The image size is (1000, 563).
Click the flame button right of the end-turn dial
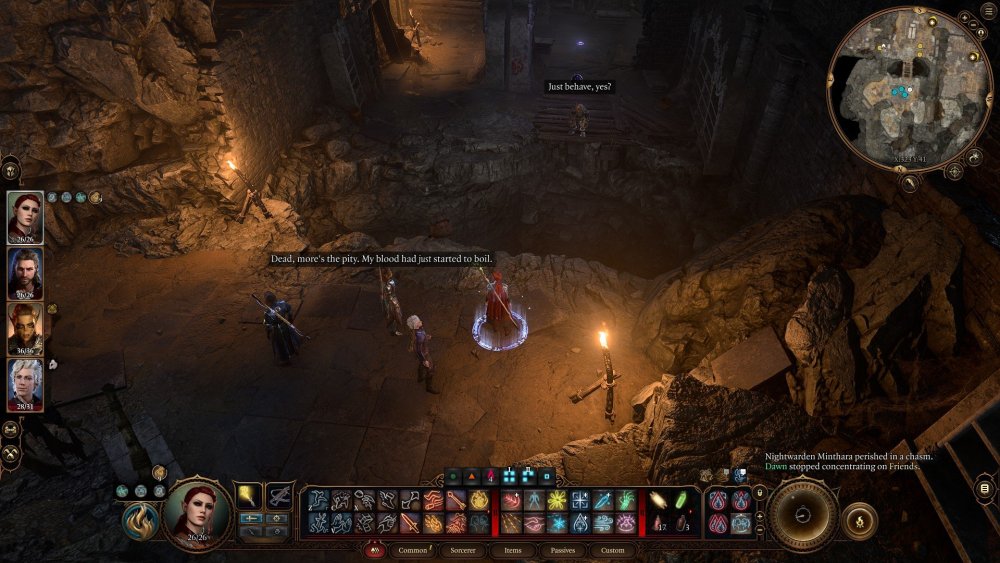point(860,520)
